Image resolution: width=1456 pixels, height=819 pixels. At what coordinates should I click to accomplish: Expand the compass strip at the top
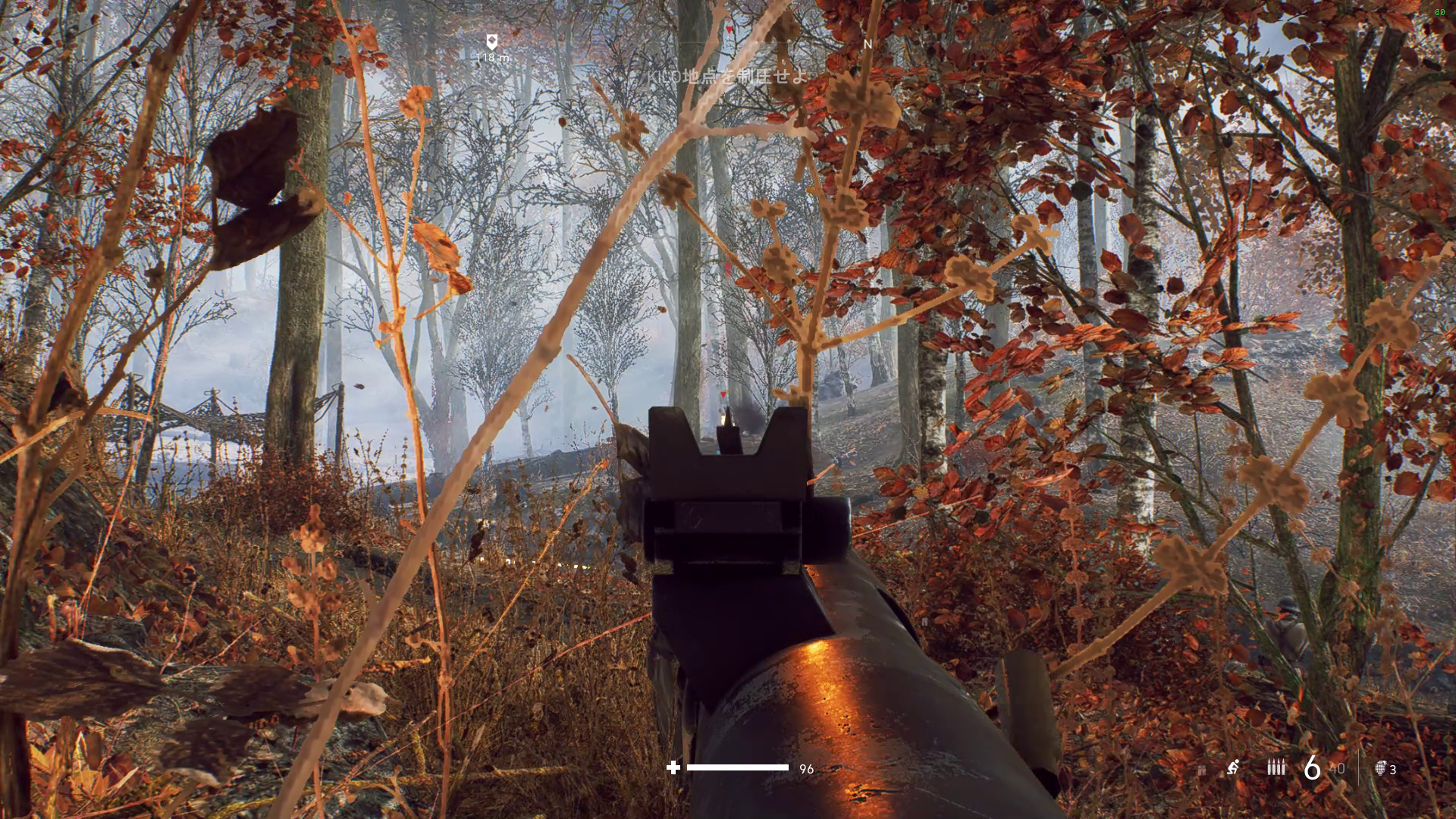pos(728,43)
